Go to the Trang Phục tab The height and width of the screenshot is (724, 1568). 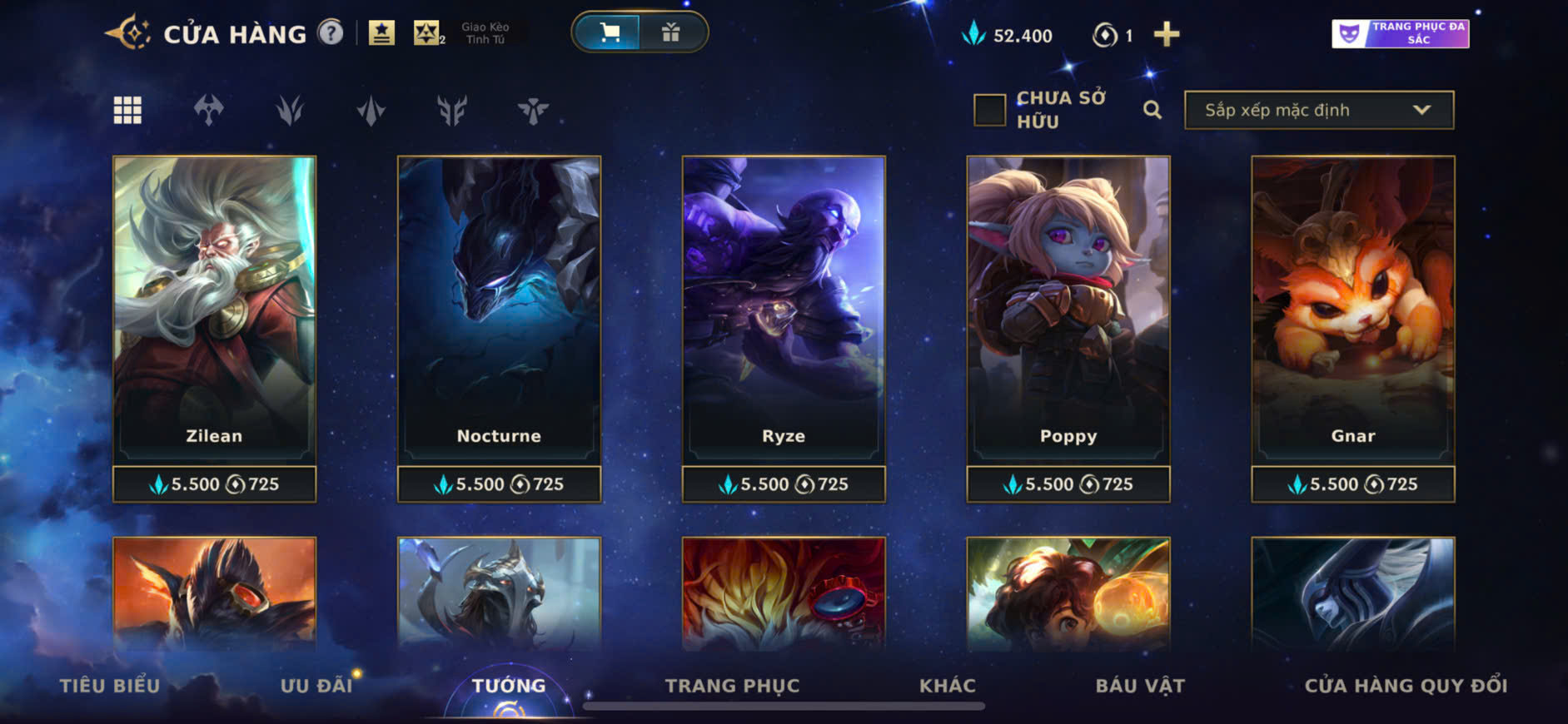point(732,685)
